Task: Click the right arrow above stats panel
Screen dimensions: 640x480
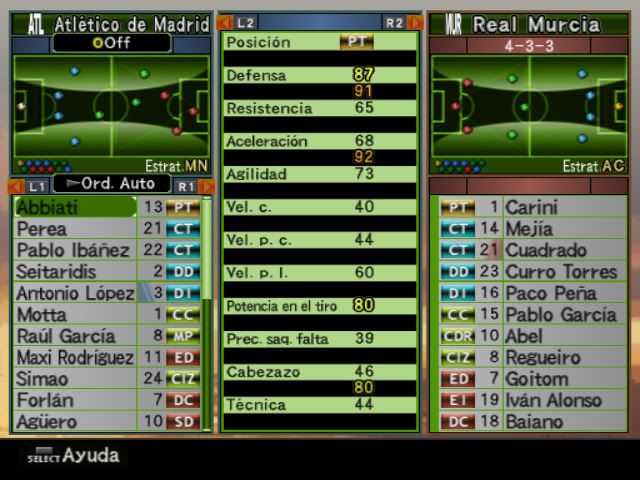Action: pyautogui.click(x=415, y=22)
